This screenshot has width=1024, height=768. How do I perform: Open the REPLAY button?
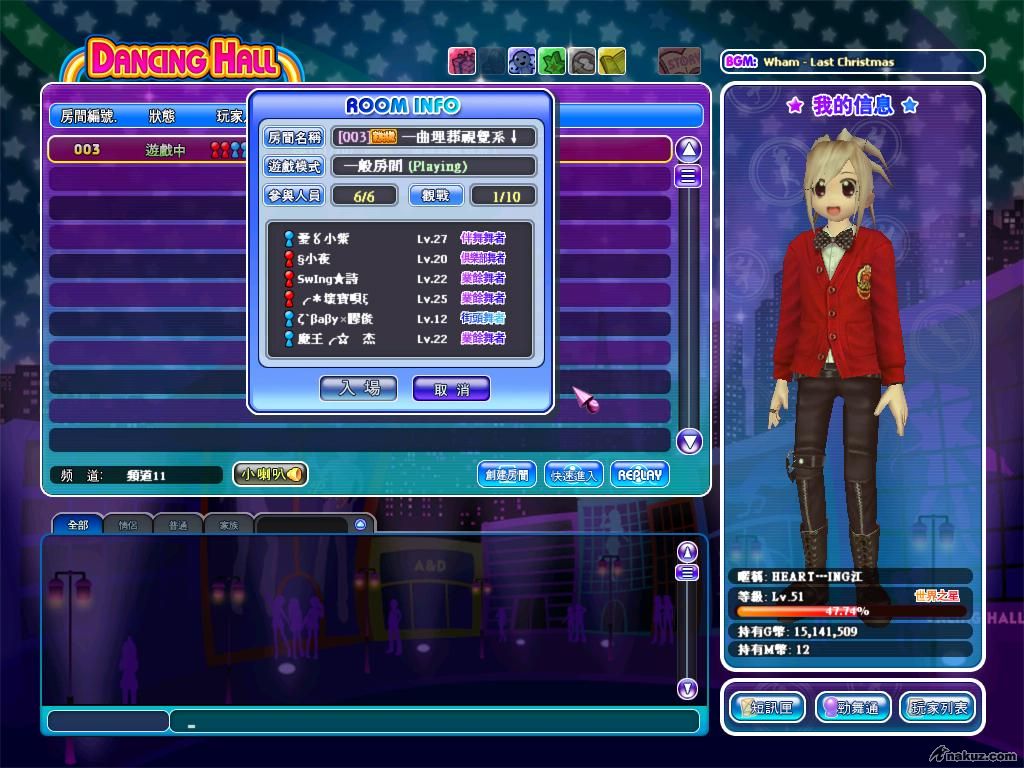(x=639, y=474)
